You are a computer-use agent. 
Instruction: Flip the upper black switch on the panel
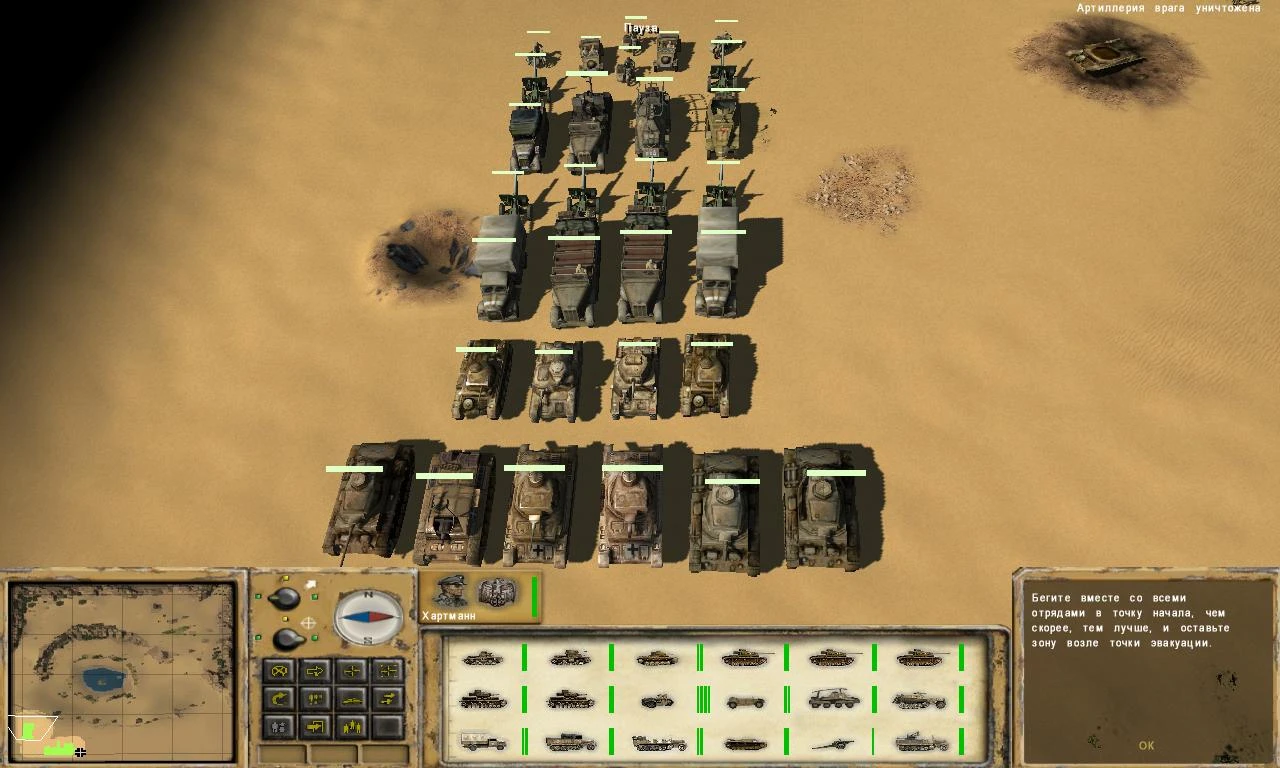pos(283,598)
